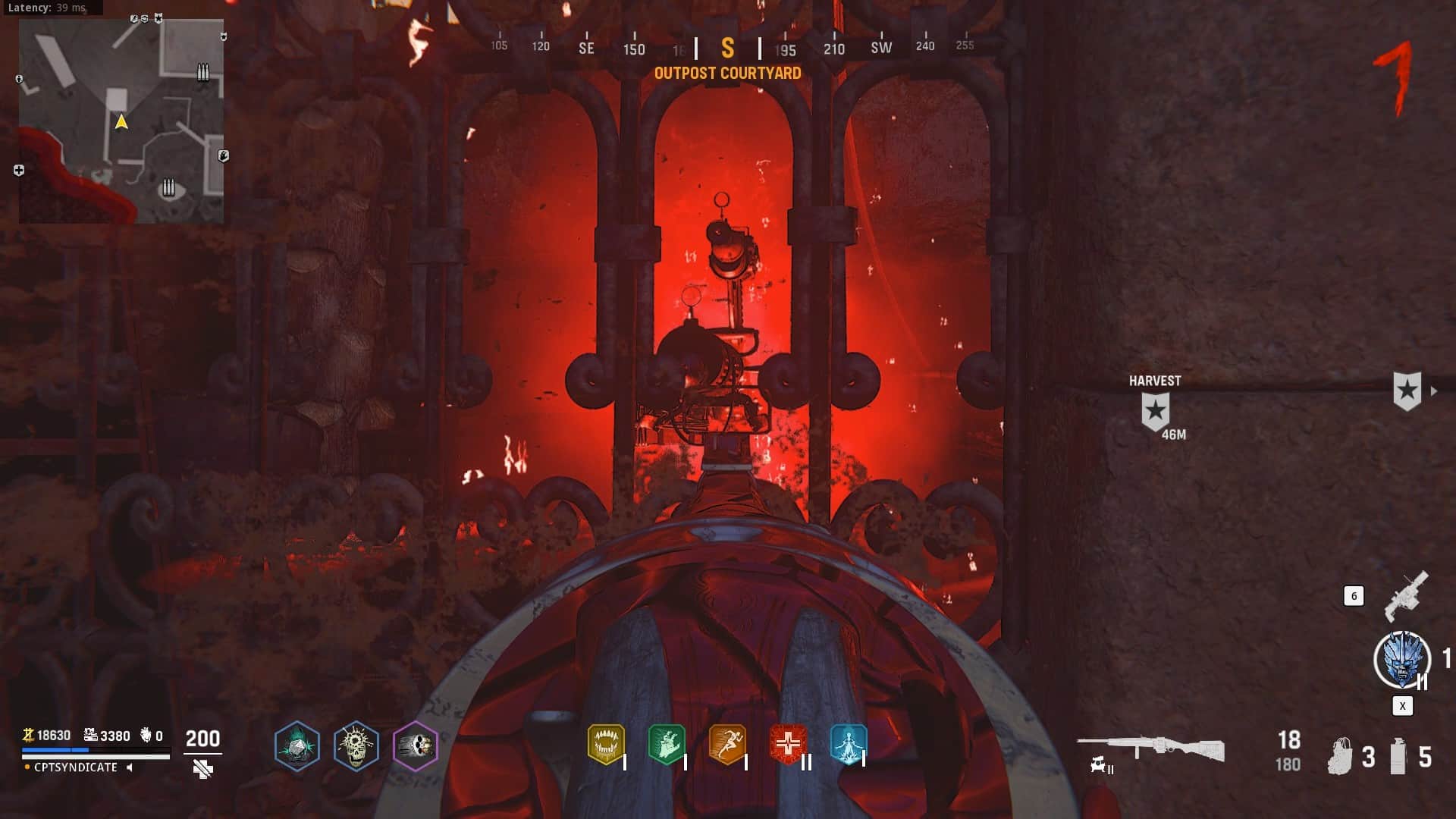The image size is (1456, 819).
Task: Click the armor plate icon
Action: coord(202,770)
